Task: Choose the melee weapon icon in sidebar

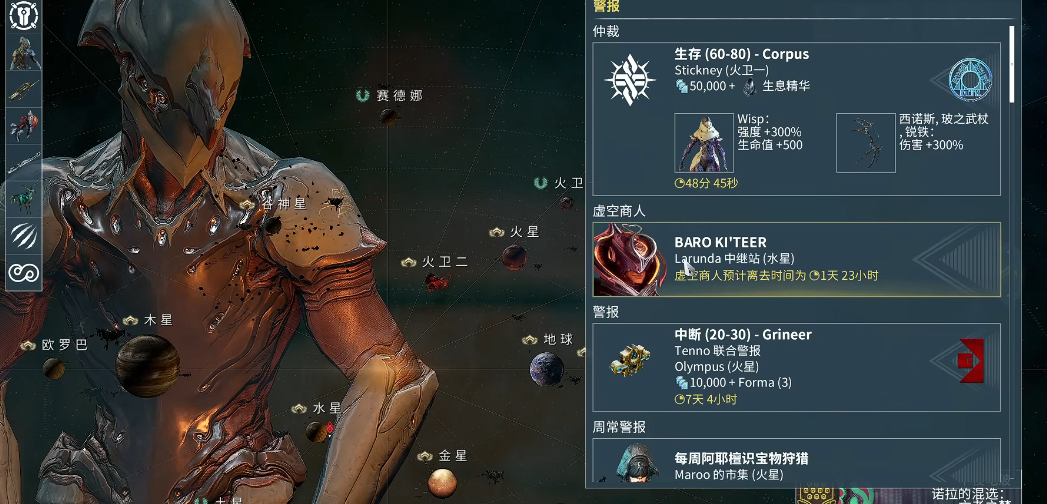Action: [x=24, y=163]
